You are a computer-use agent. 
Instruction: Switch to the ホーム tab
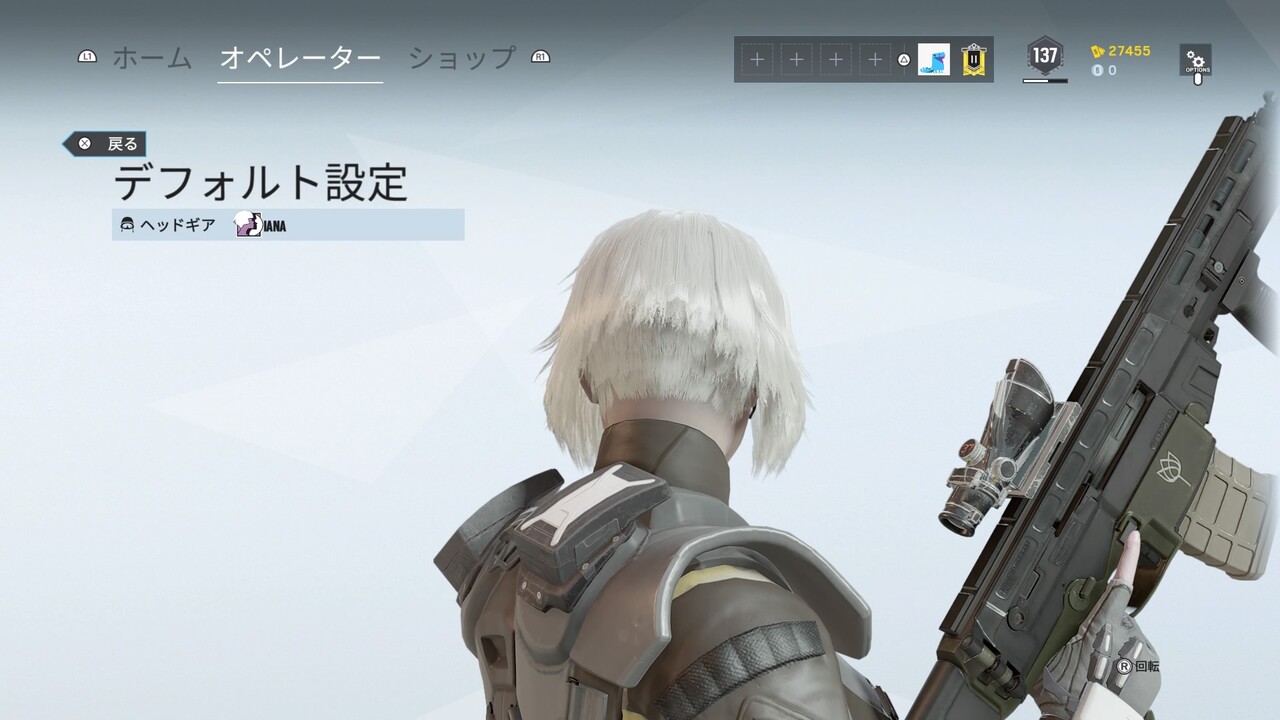150,58
